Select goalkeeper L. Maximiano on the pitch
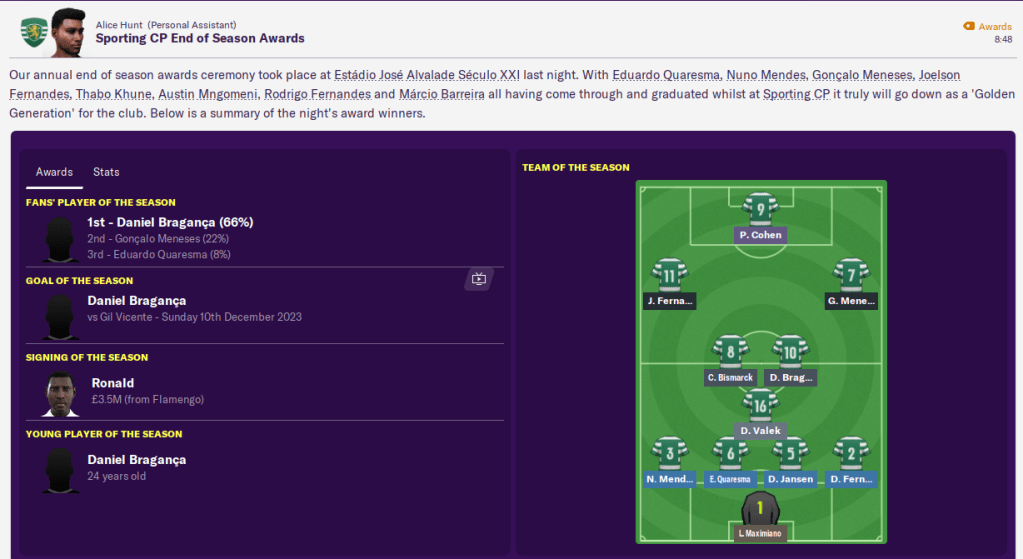Image resolution: width=1023 pixels, height=559 pixels. (760, 509)
